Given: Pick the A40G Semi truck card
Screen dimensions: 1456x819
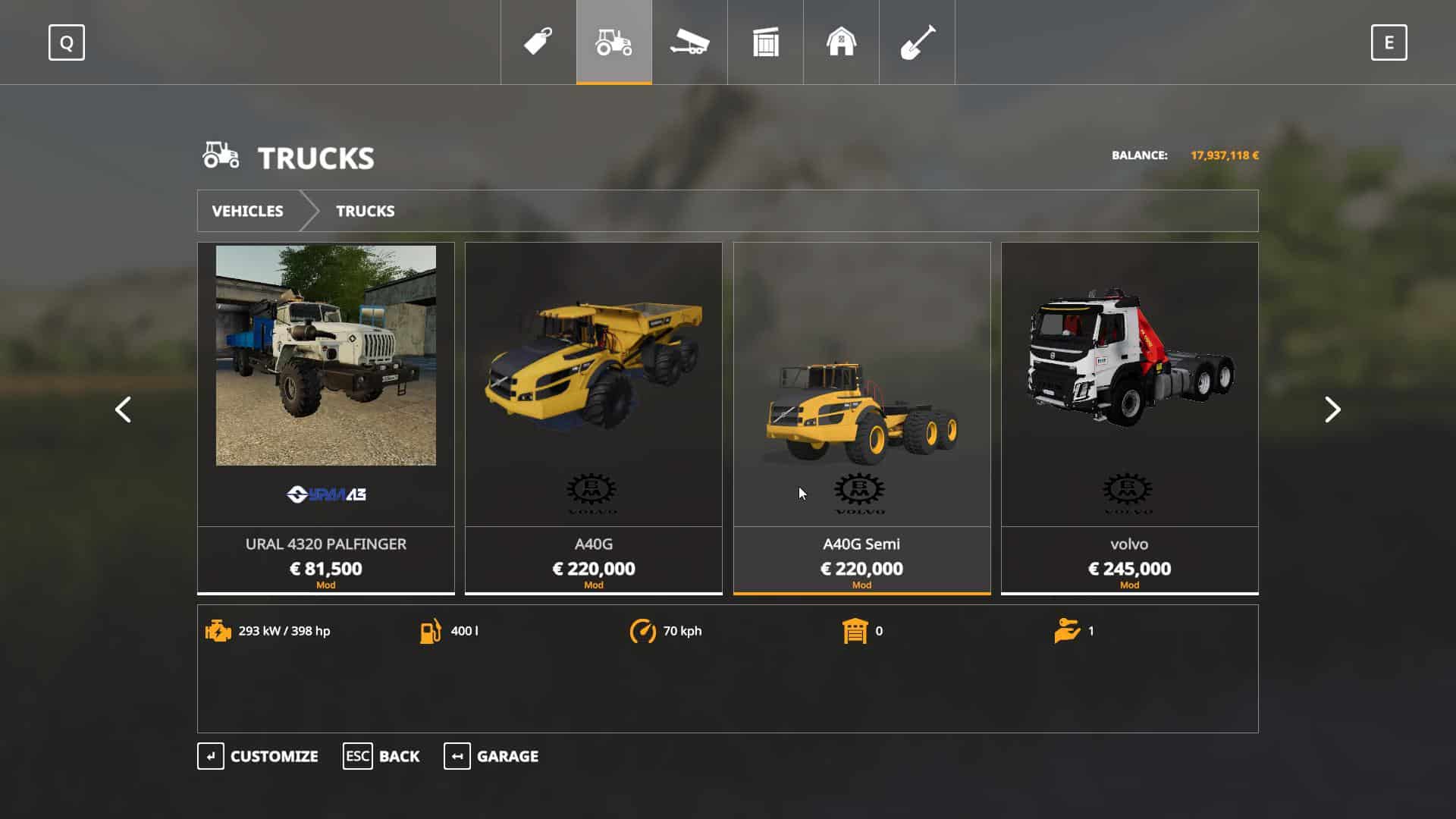Looking at the screenshot, I should (861, 417).
